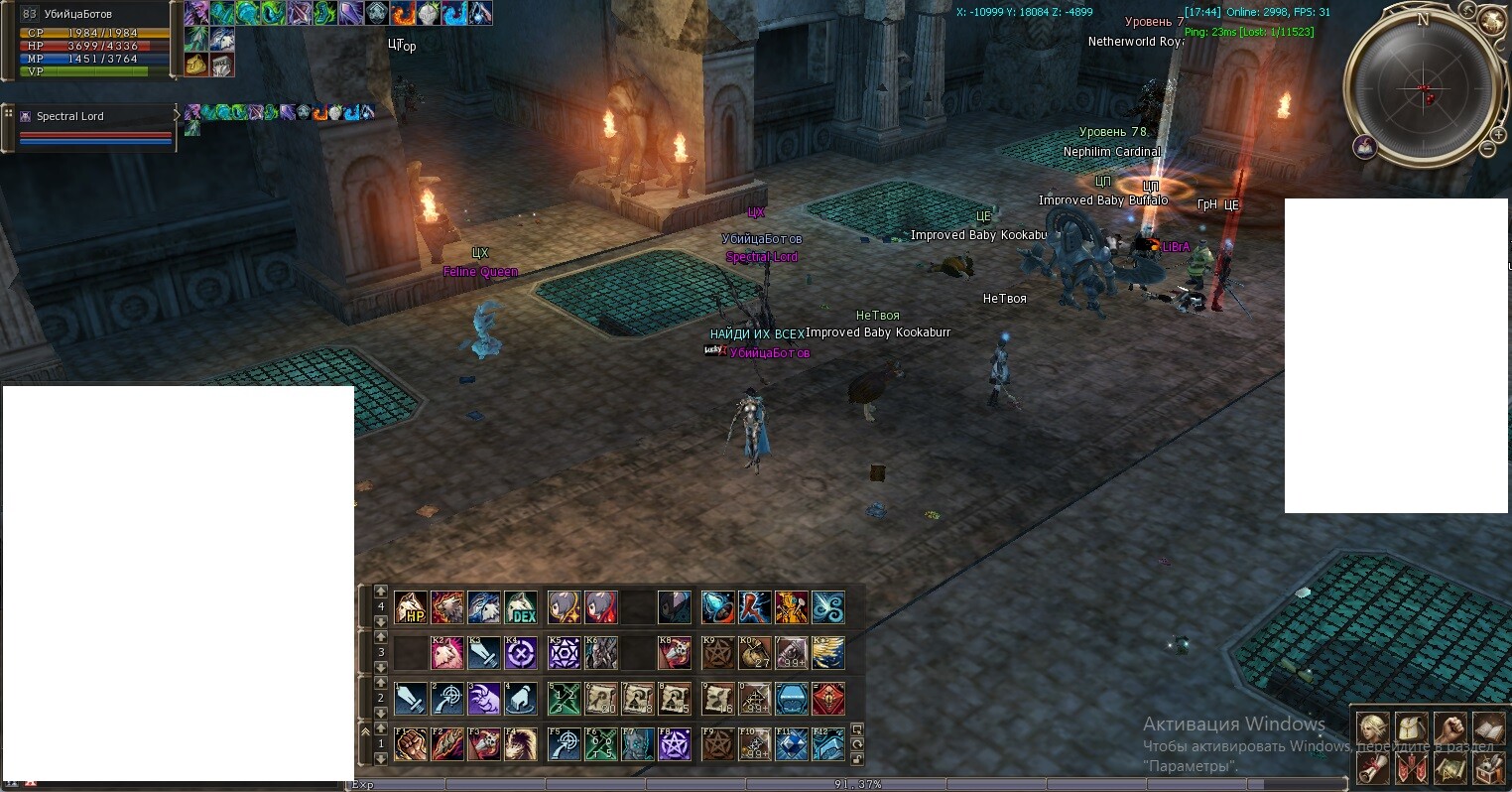The image size is (1512, 792).
Task: Zoom out the radar with minus button
Action: (x=1487, y=149)
